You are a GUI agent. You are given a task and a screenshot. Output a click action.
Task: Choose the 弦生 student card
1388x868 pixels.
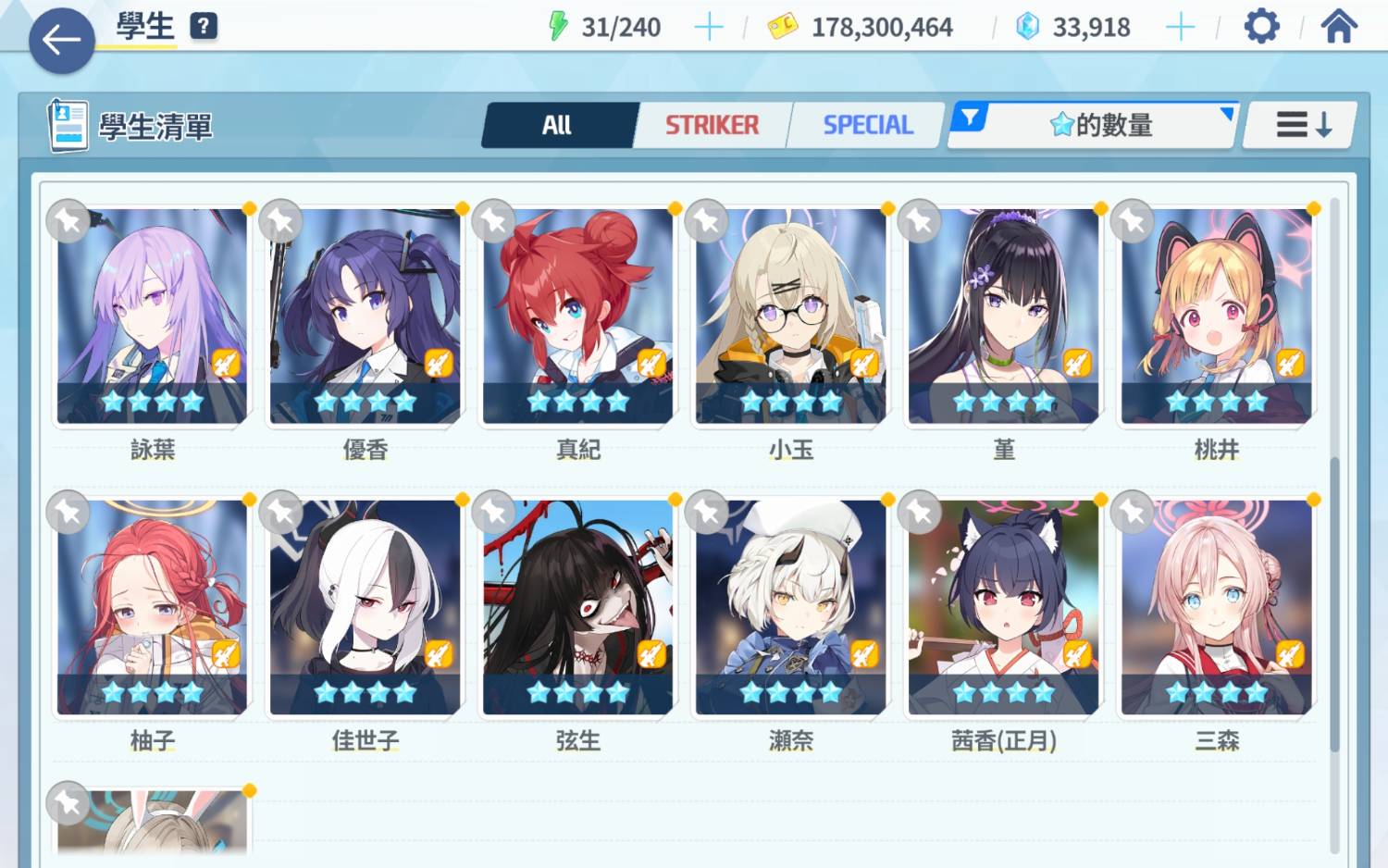pyautogui.click(x=577, y=607)
